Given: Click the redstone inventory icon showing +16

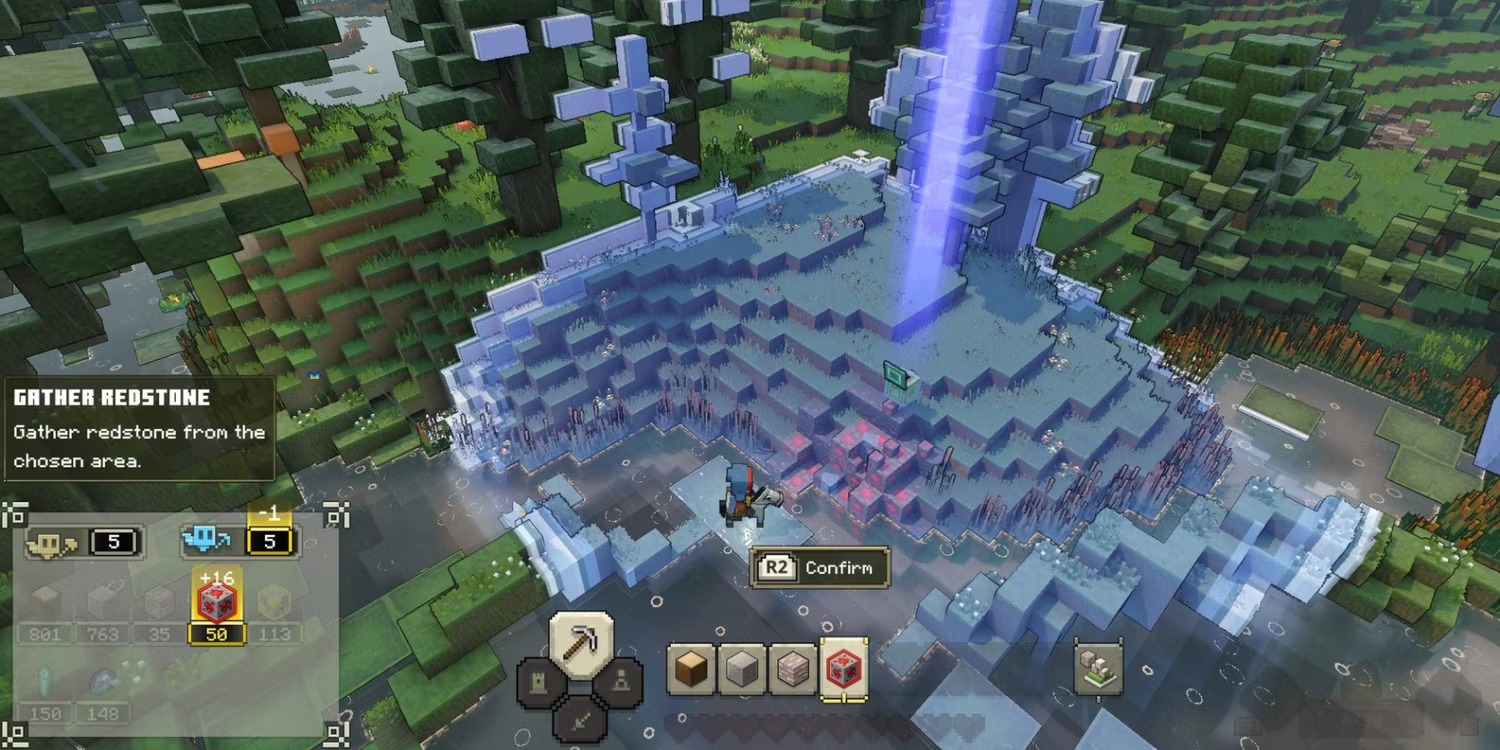Looking at the screenshot, I should click(x=218, y=600).
